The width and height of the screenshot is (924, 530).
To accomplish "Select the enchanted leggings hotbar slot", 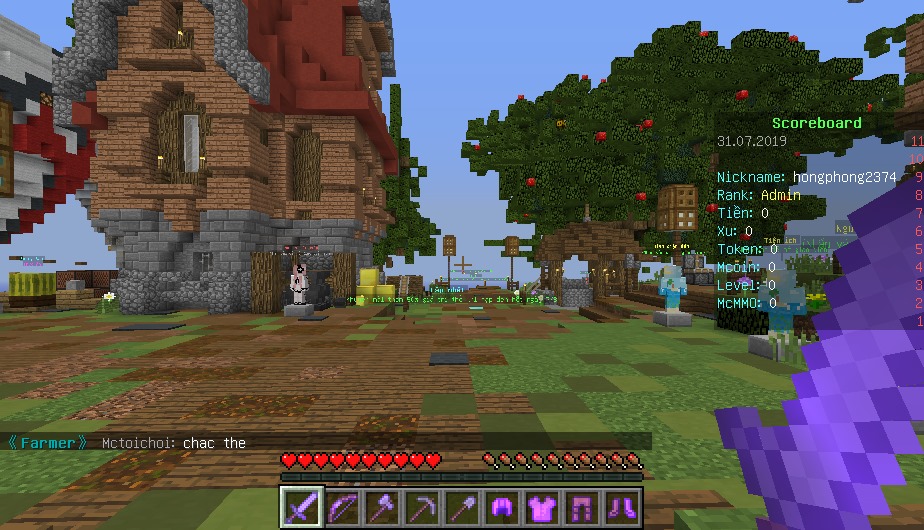I will point(582,507).
